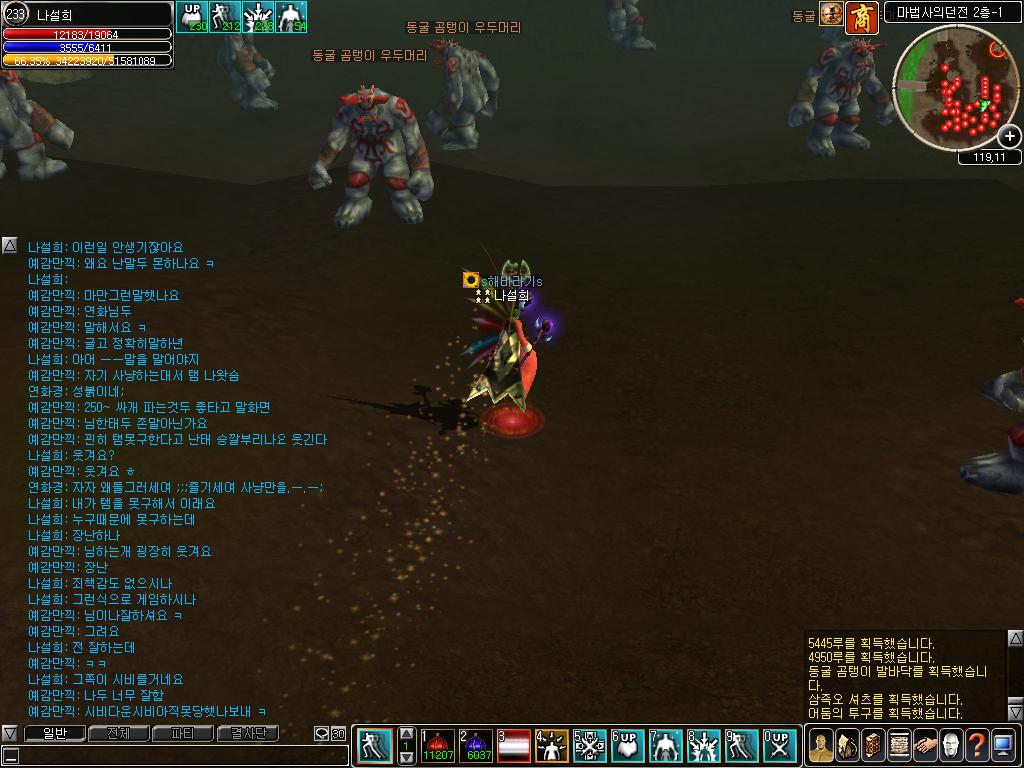Open the handshake trade icon
Image resolution: width=1024 pixels, height=768 pixels.
tap(925, 745)
